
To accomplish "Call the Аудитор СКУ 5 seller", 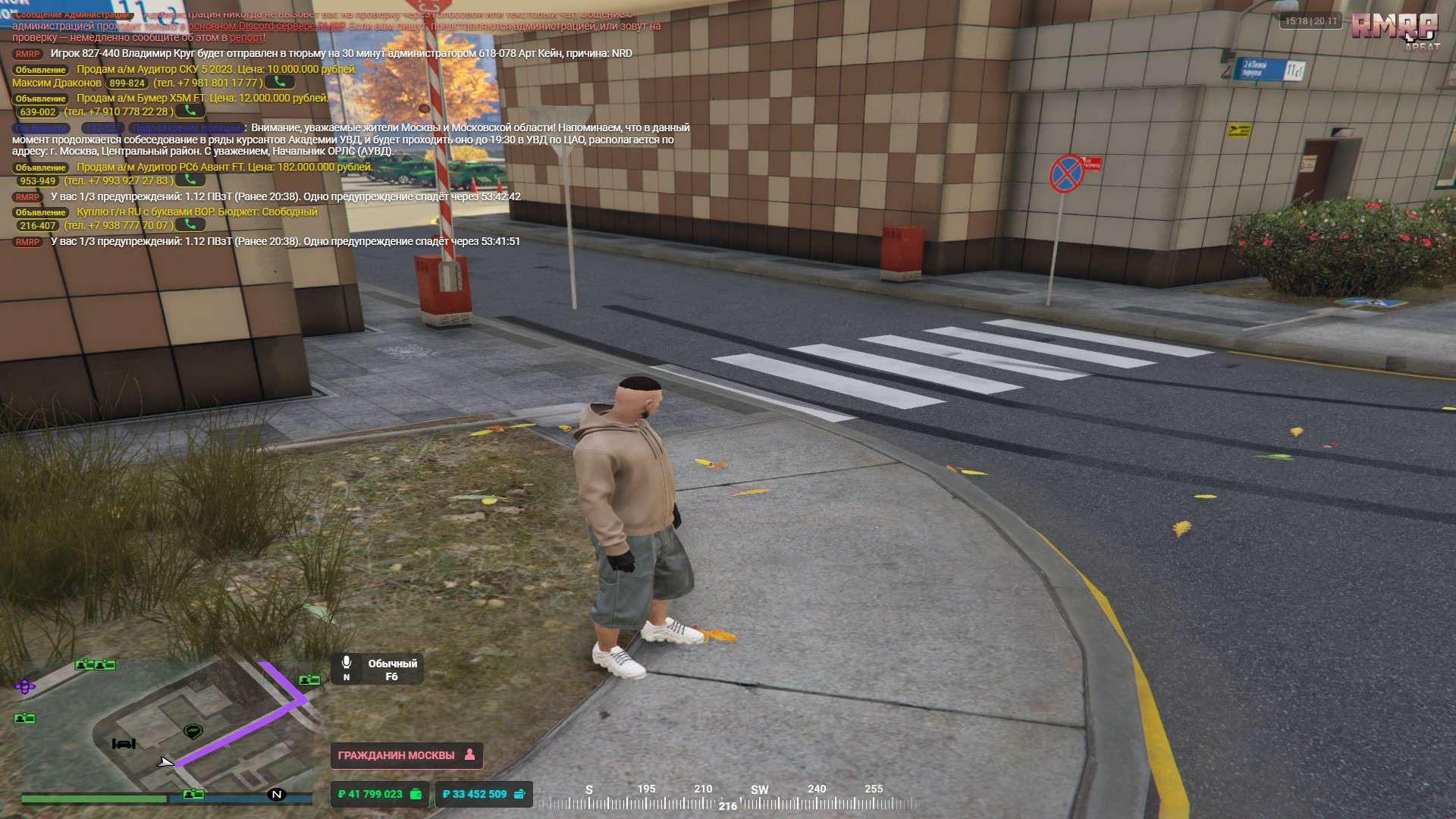I will (280, 82).
